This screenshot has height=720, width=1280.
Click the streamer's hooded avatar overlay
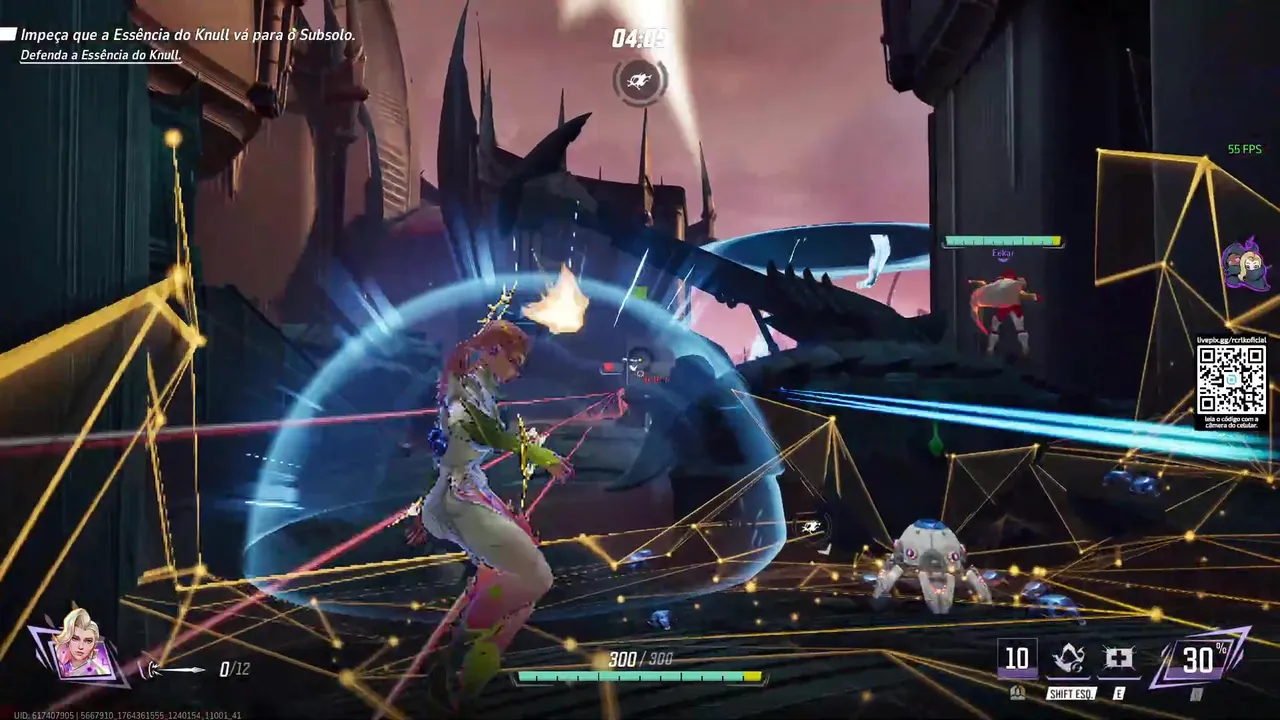[1246, 266]
